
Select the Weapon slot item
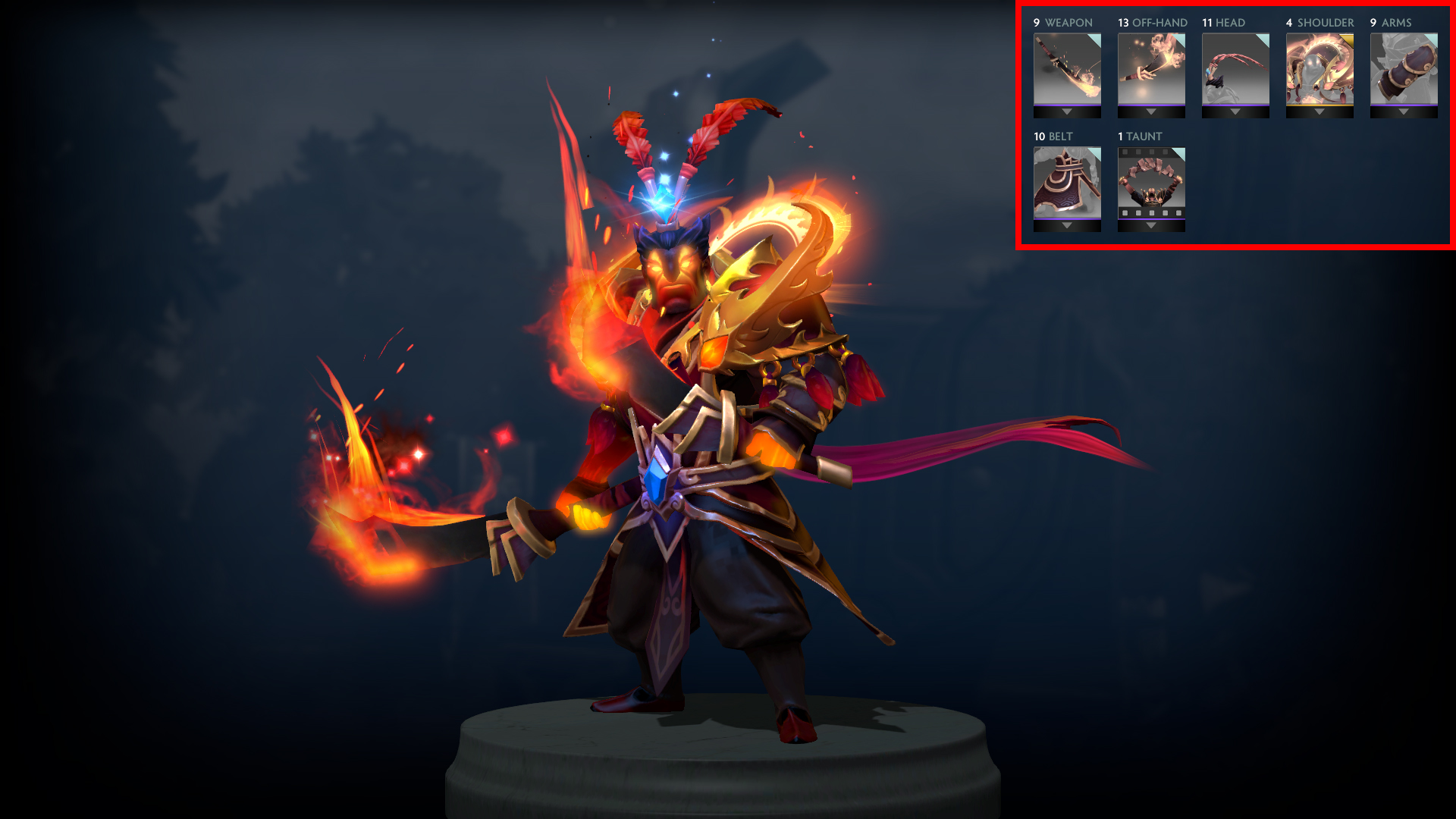1067,69
